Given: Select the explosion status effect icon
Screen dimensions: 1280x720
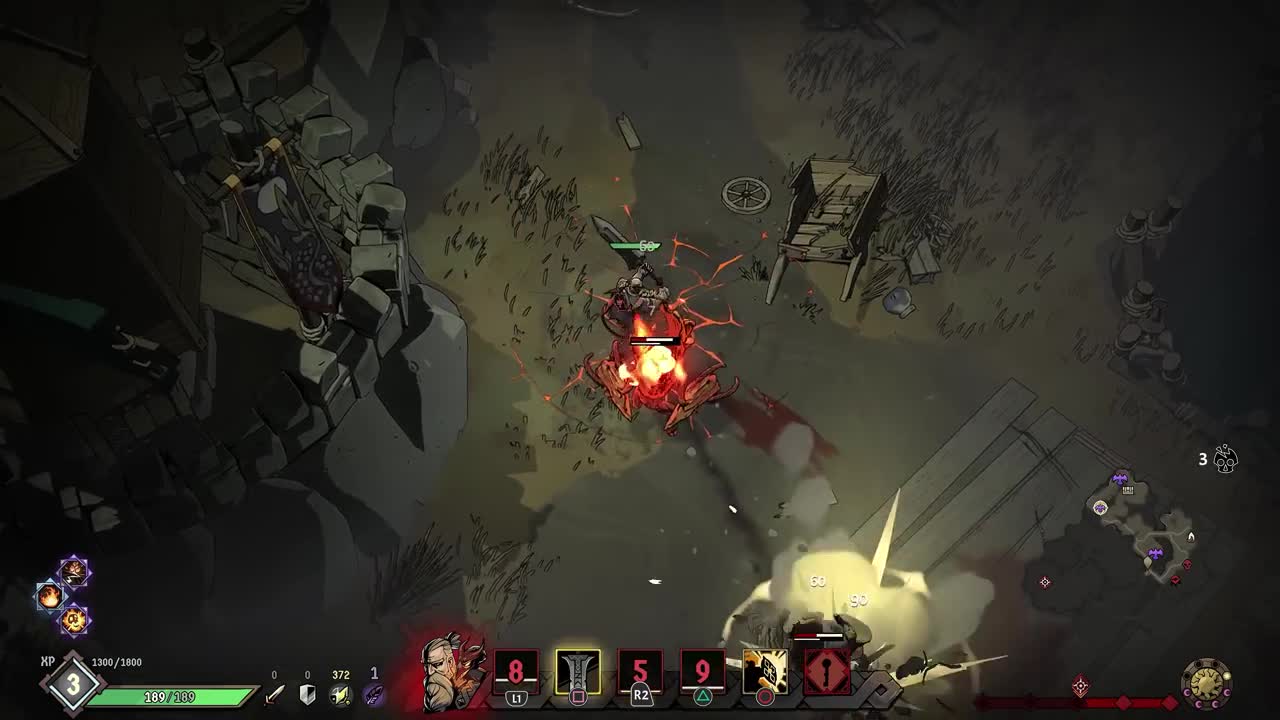Looking at the screenshot, I should click(74, 621).
